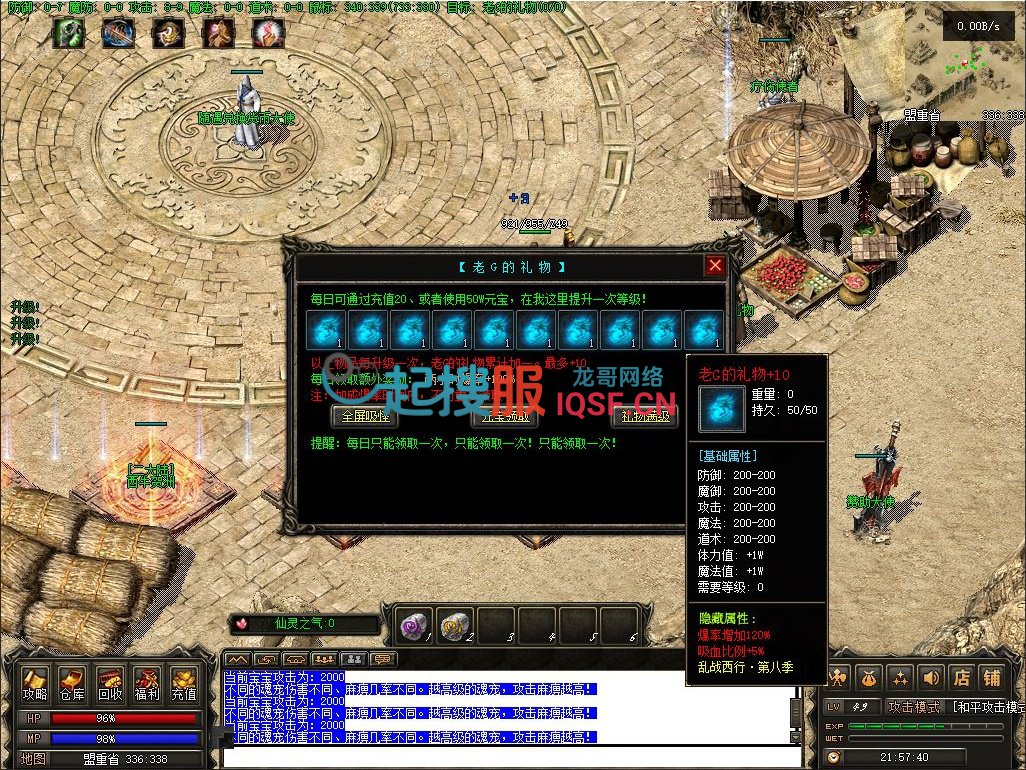Open the 仓库 warehouse
Viewport: 1026px width, 770px height.
pyautogui.click(x=72, y=684)
